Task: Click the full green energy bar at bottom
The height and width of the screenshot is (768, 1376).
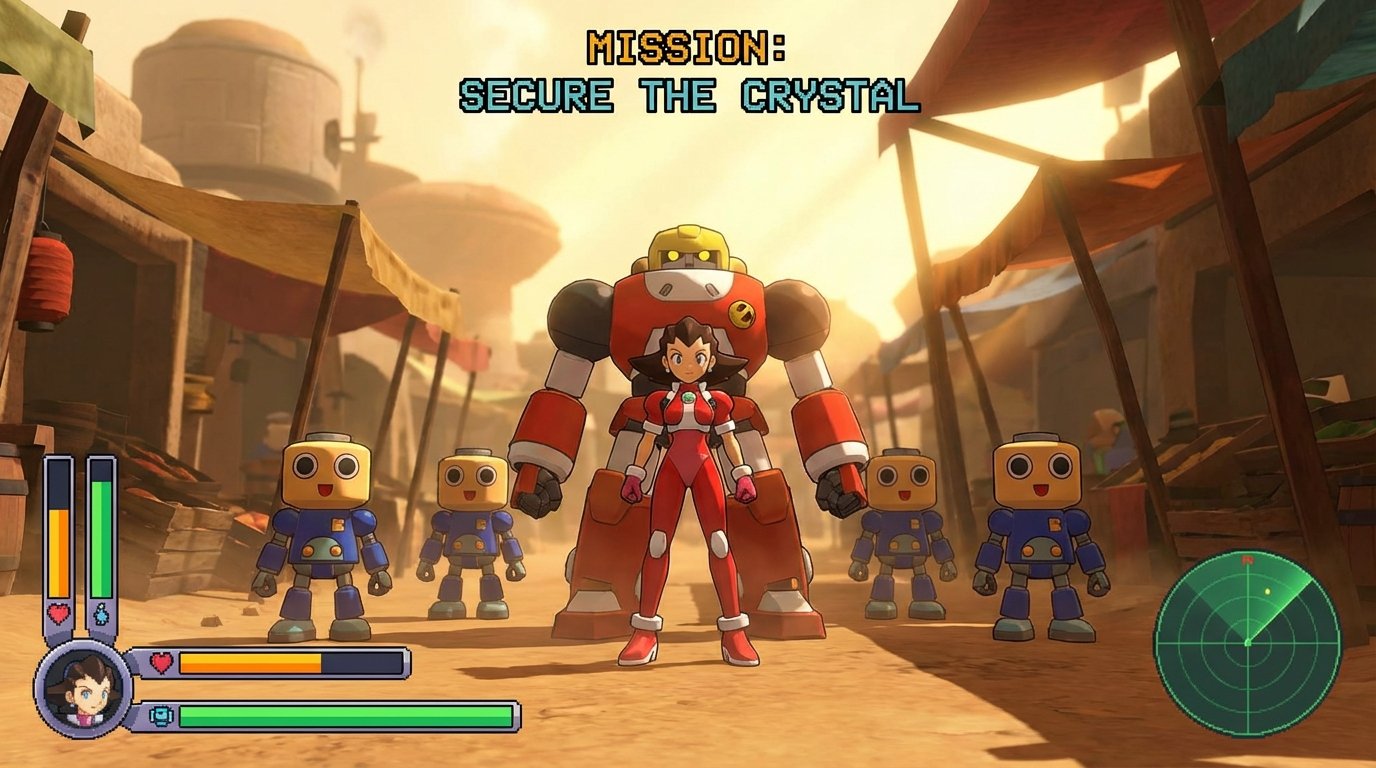Action: click(345, 714)
